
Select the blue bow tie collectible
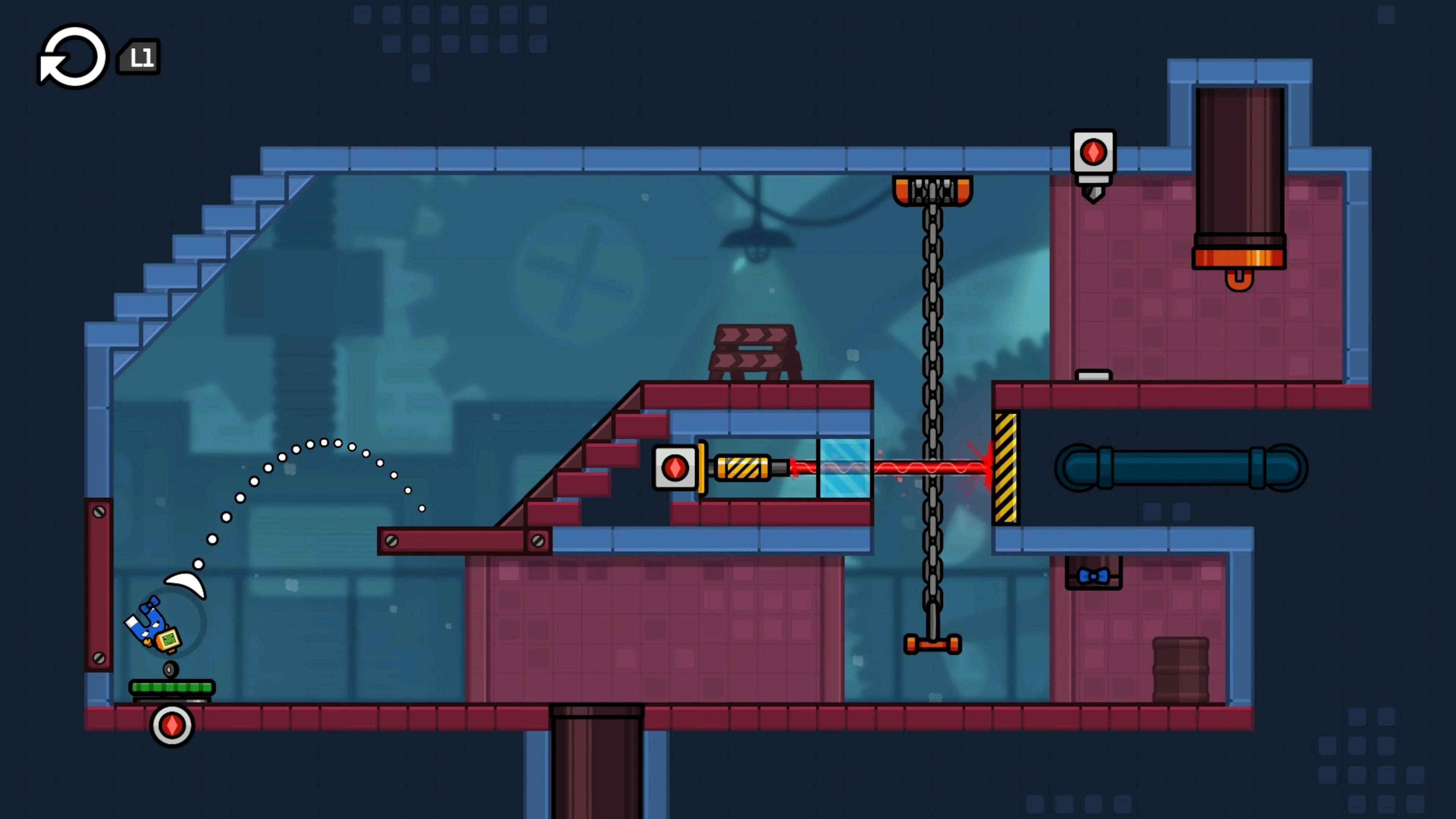(1093, 576)
